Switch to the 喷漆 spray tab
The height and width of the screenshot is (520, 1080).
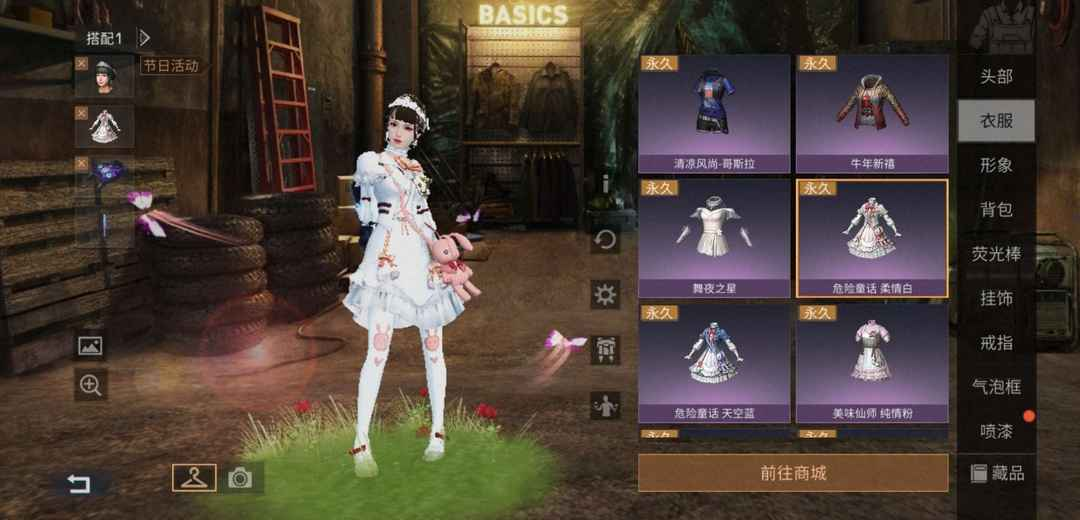point(996,430)
